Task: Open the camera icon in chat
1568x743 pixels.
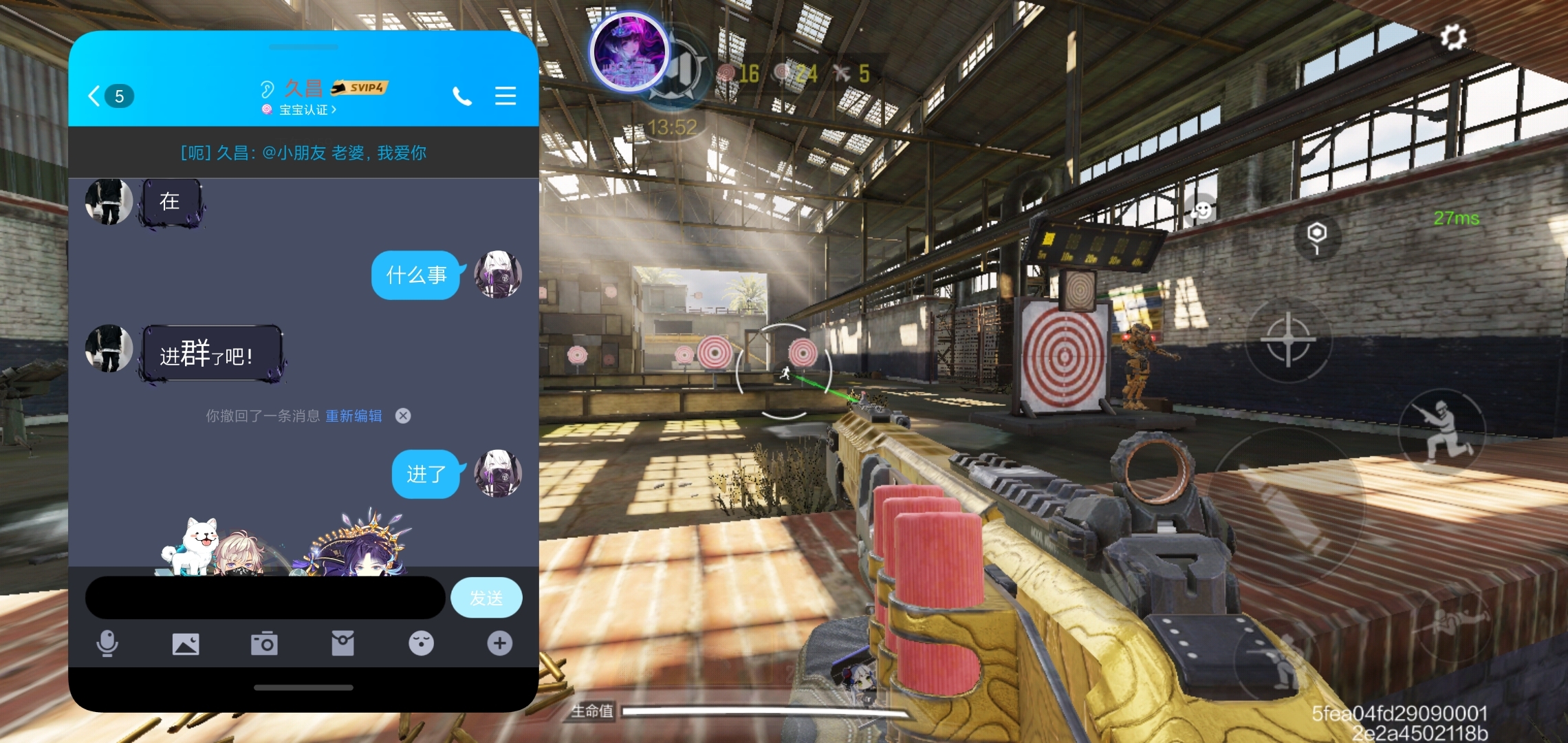Action: tap(264, 644)
